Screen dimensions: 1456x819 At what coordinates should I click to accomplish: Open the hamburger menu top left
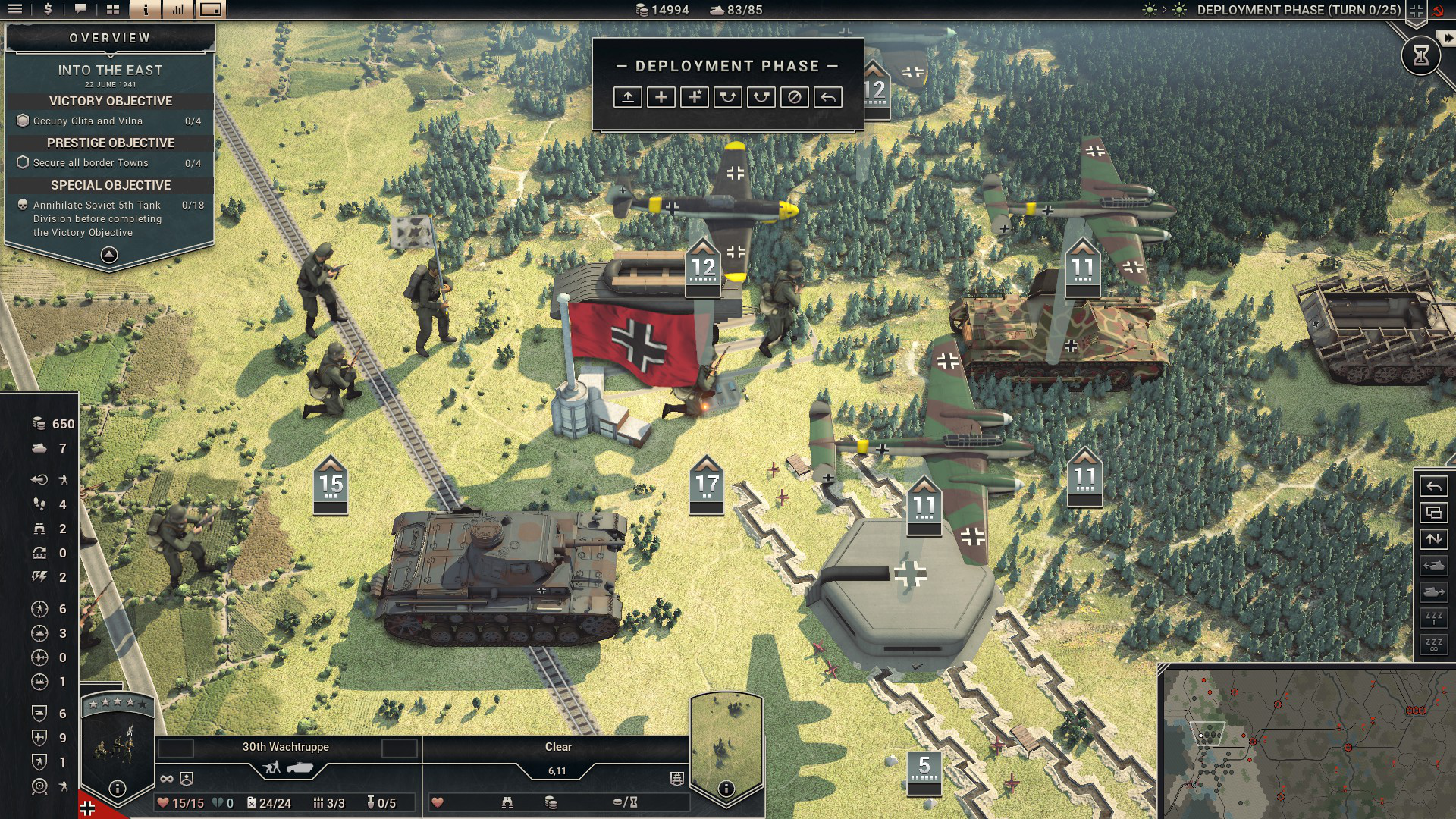15,10
